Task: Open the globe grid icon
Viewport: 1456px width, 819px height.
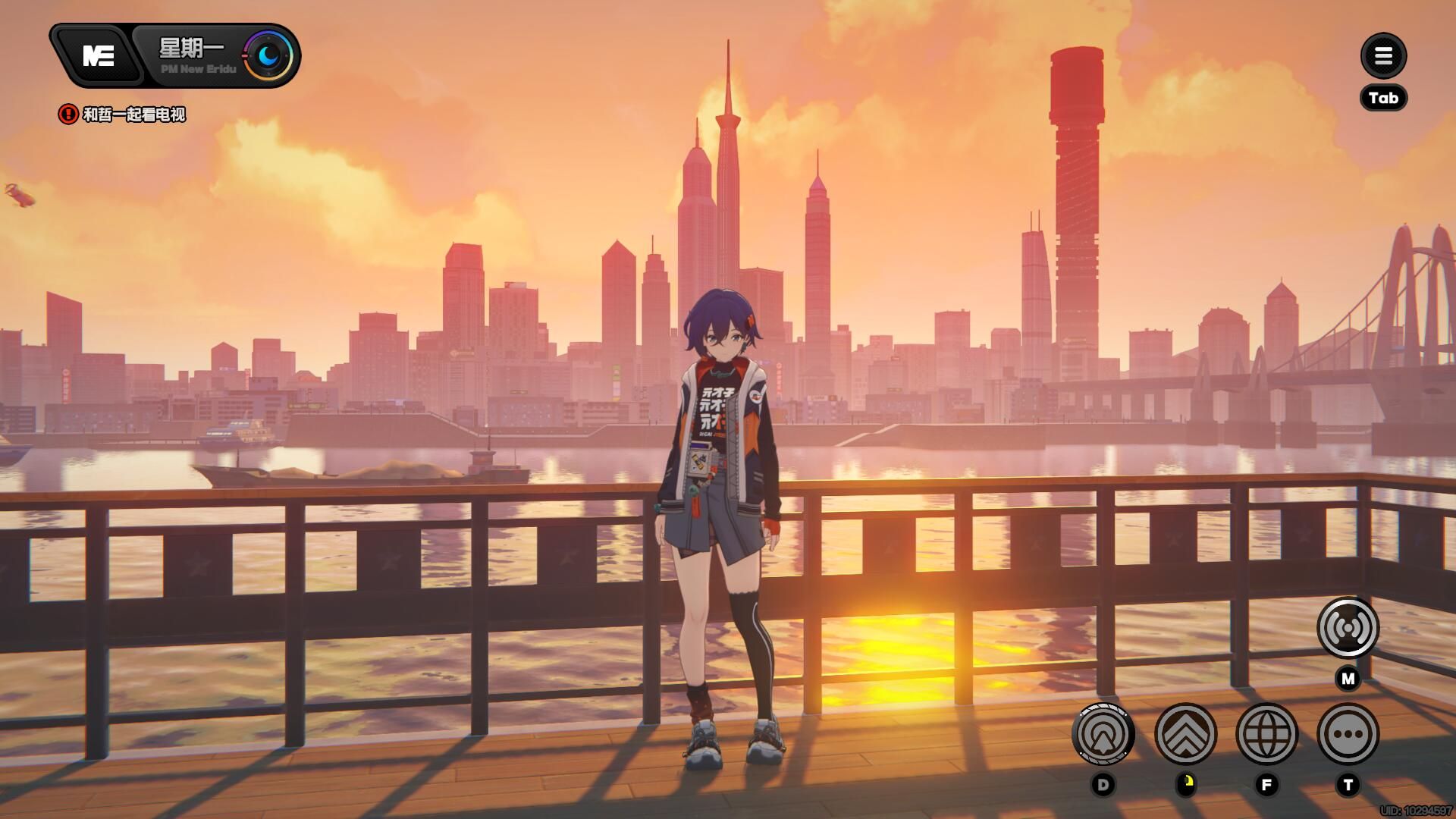Action: (1266, 733)
